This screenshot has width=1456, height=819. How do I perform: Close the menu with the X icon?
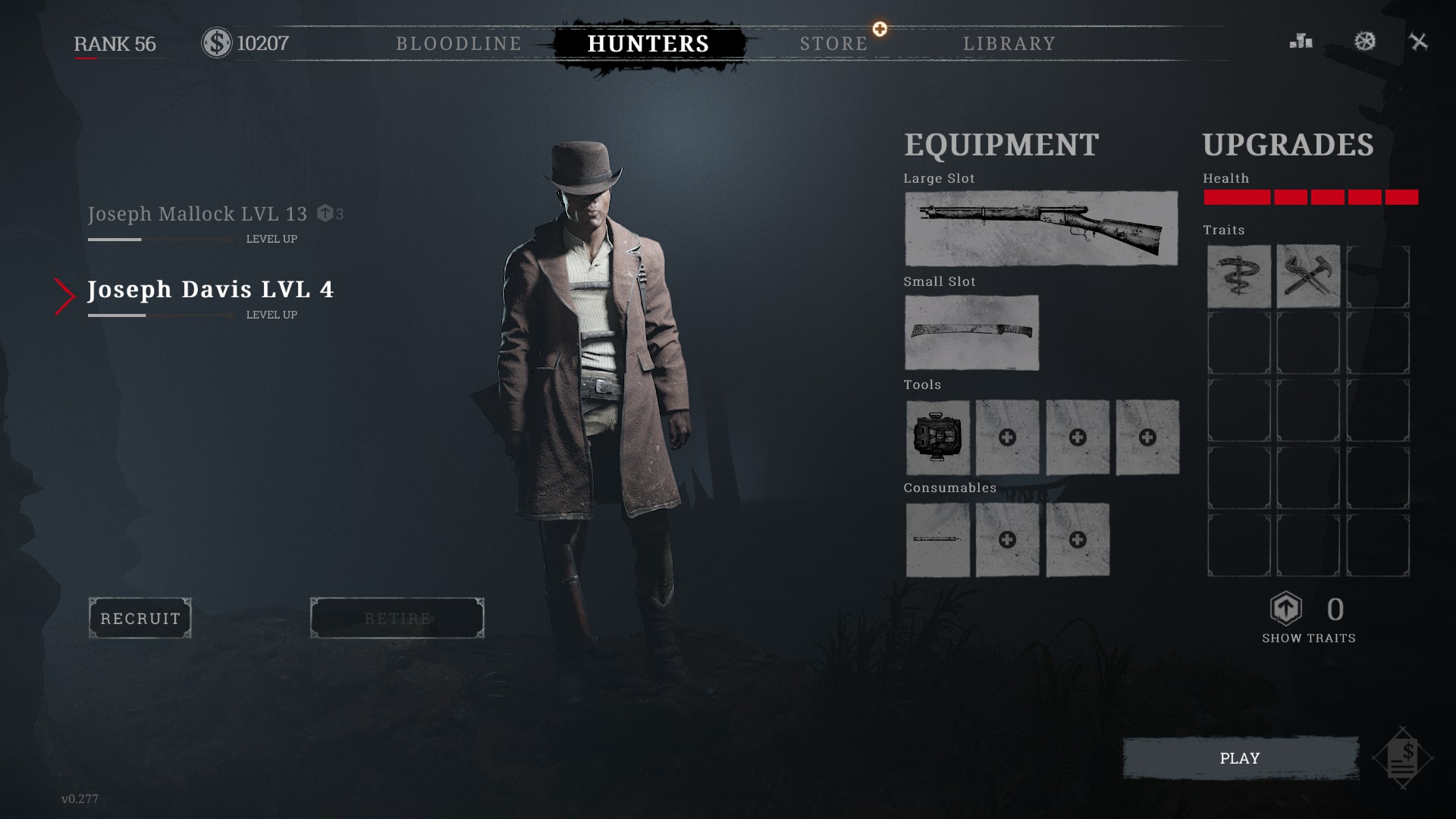click(1418, 42)
